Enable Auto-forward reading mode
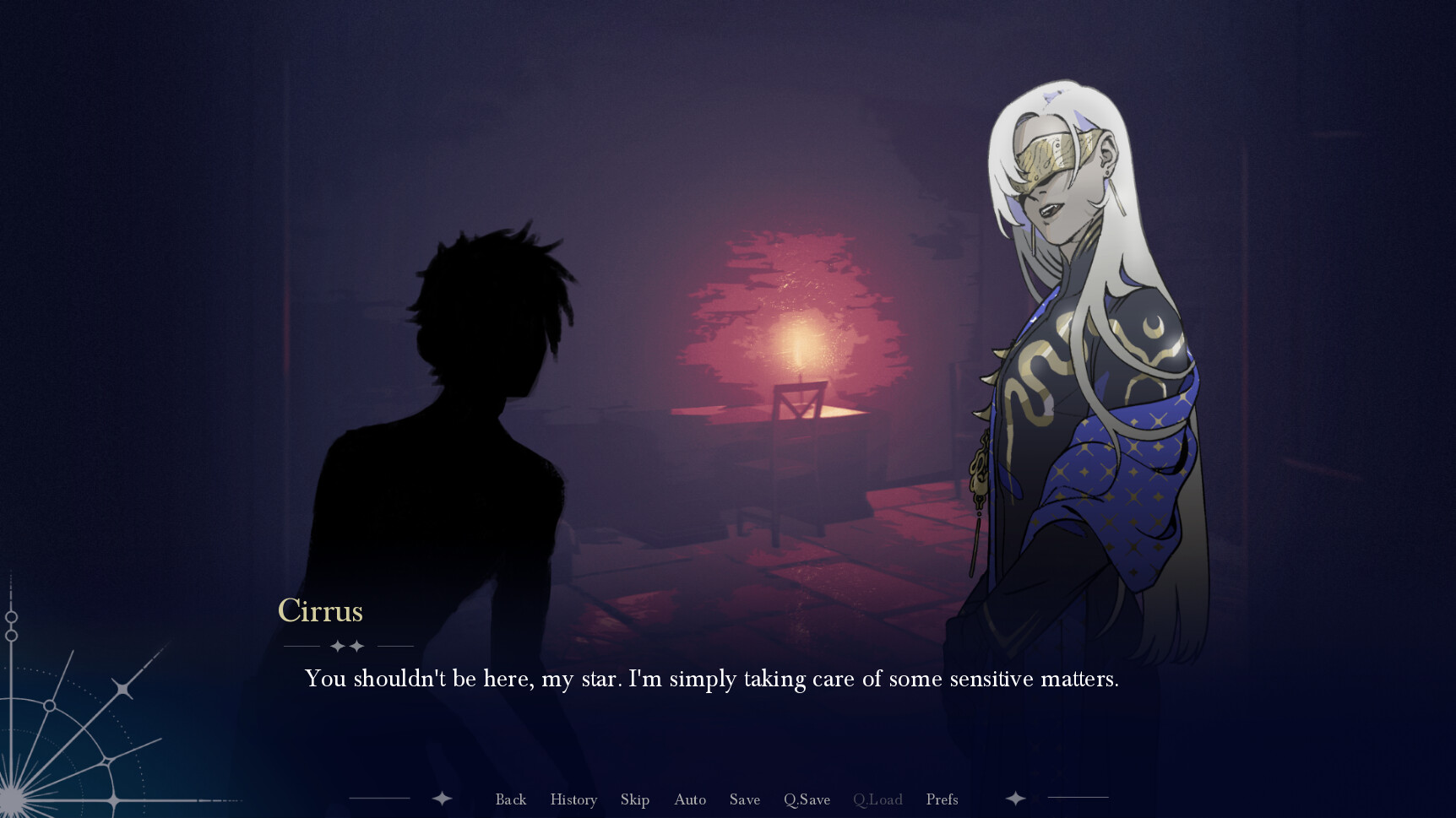This screenshot has width=1456, height=818. click(x=690, y=799)
